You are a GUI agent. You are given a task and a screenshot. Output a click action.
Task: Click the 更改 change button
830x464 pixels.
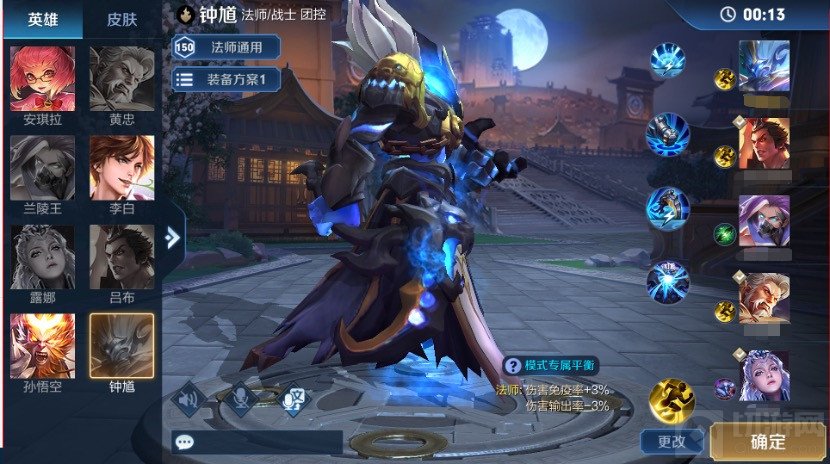(x=671, y=440)
